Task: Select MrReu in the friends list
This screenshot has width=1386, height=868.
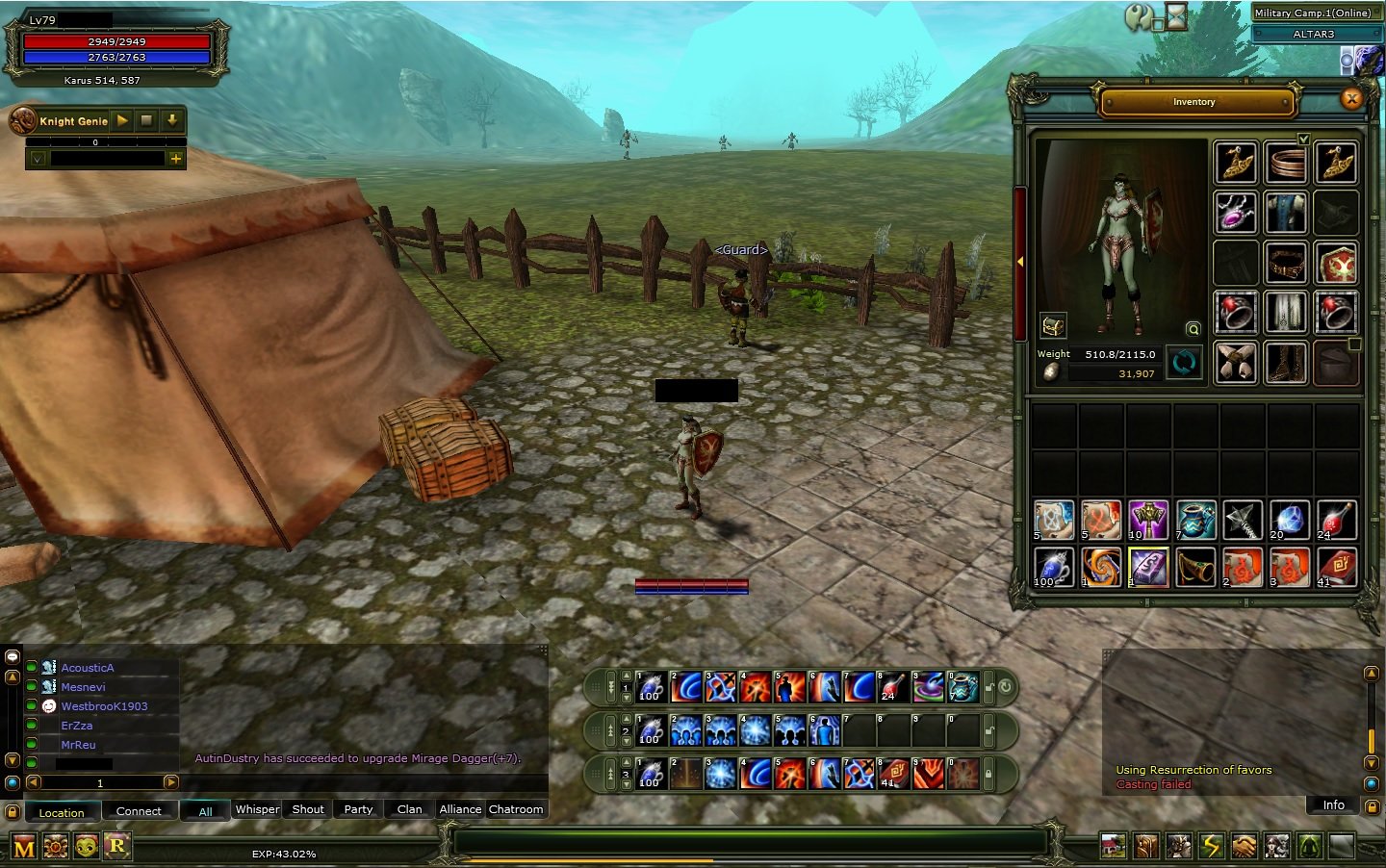Action: [77, 745]
